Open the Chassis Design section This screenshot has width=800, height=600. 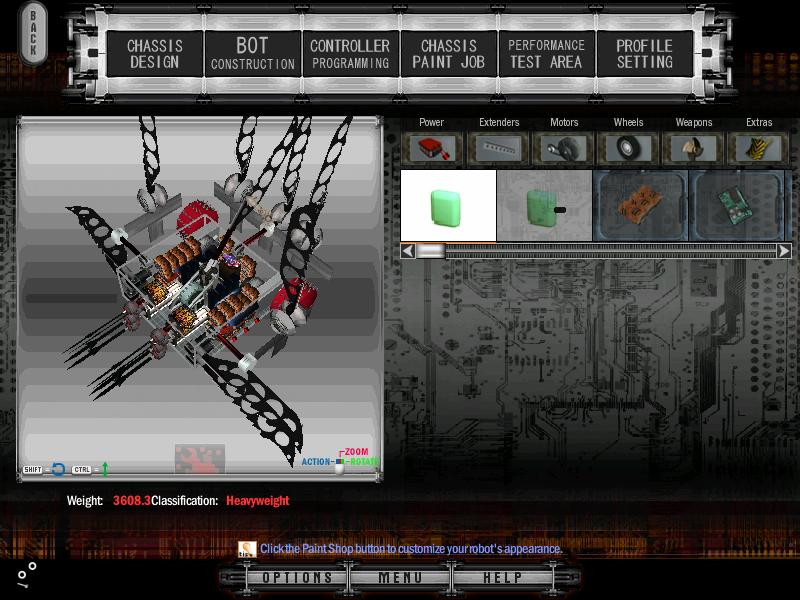[154, 54]
